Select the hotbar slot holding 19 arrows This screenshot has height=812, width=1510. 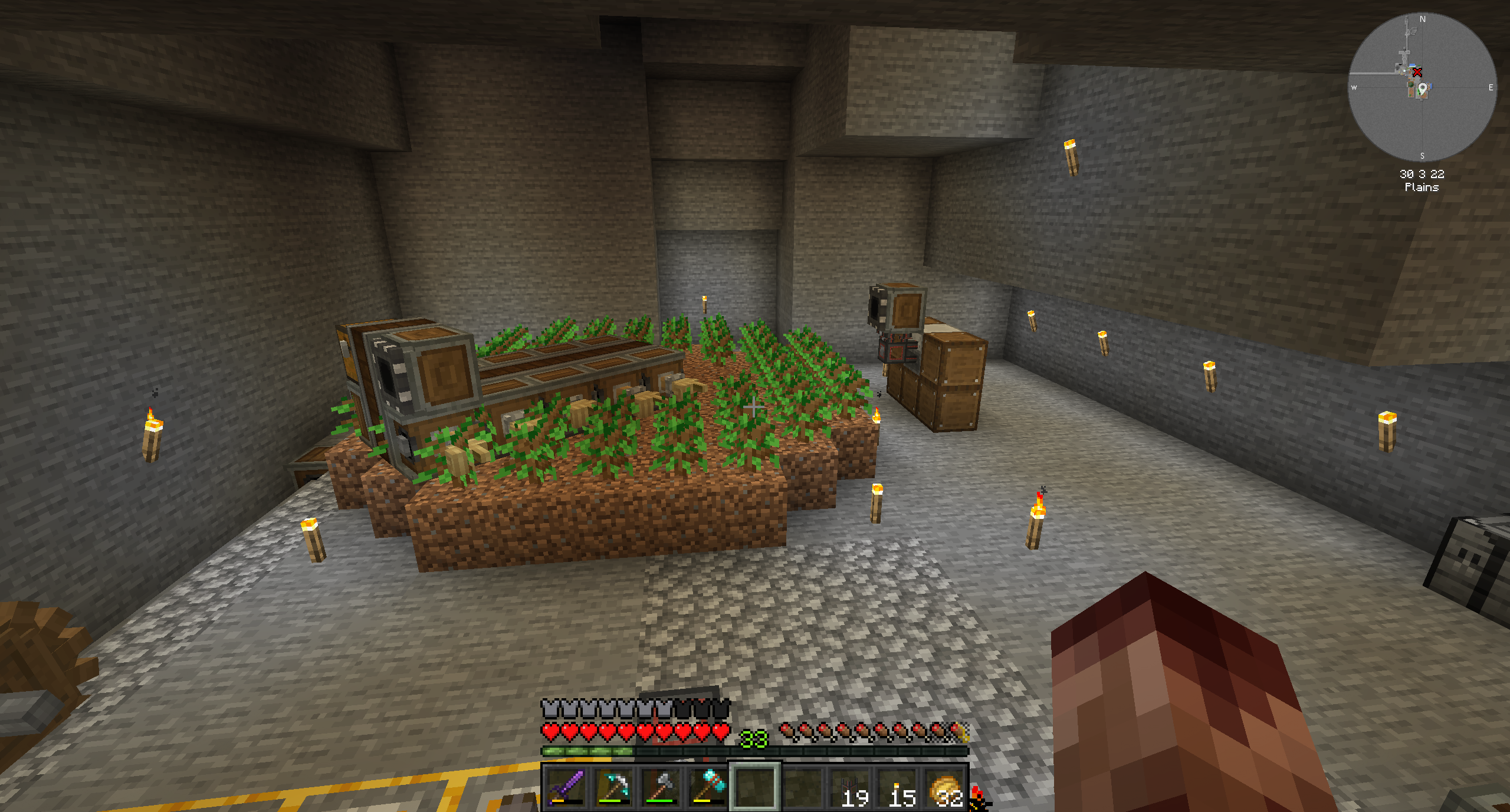(x=851, y=787)
